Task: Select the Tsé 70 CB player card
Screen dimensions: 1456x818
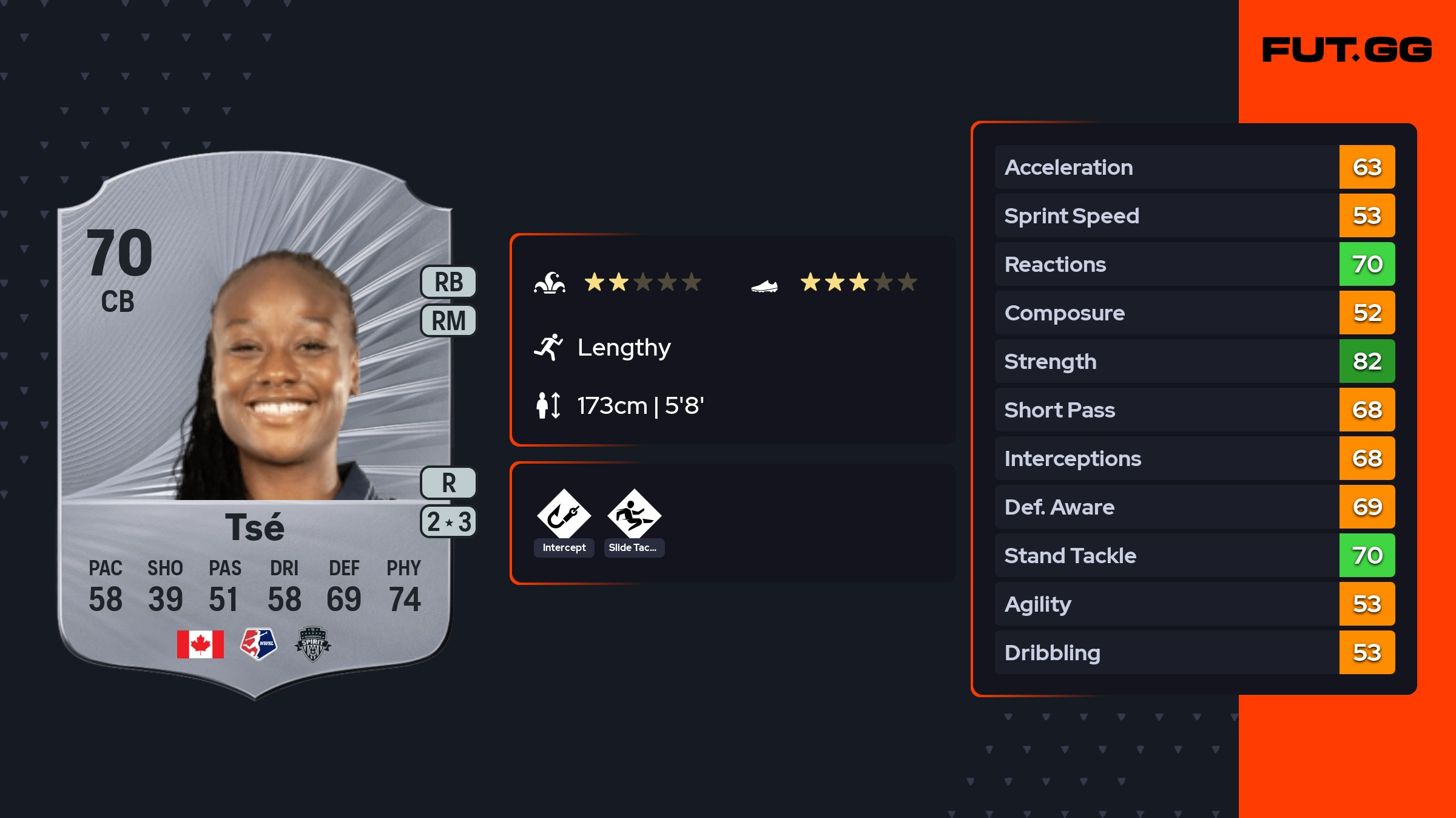Action: click(255, 425)
